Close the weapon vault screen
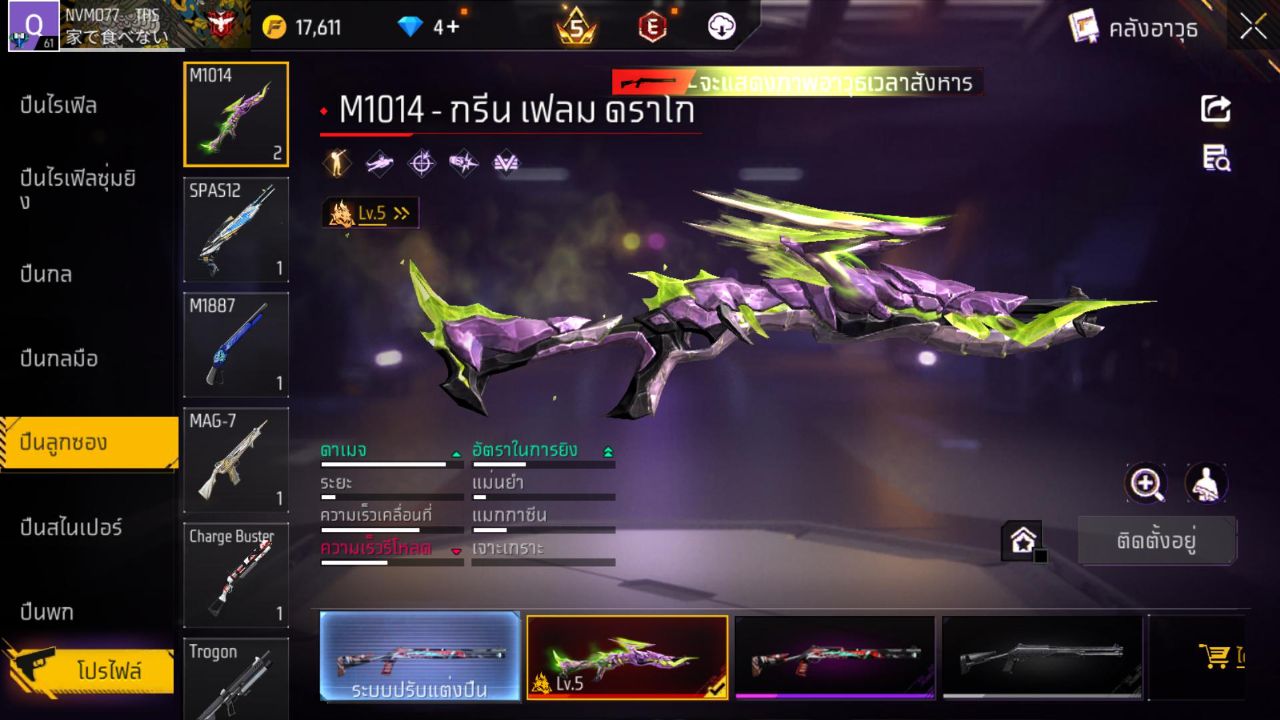The height and width of the screenshot is (720, 1280). point(1253,28)
